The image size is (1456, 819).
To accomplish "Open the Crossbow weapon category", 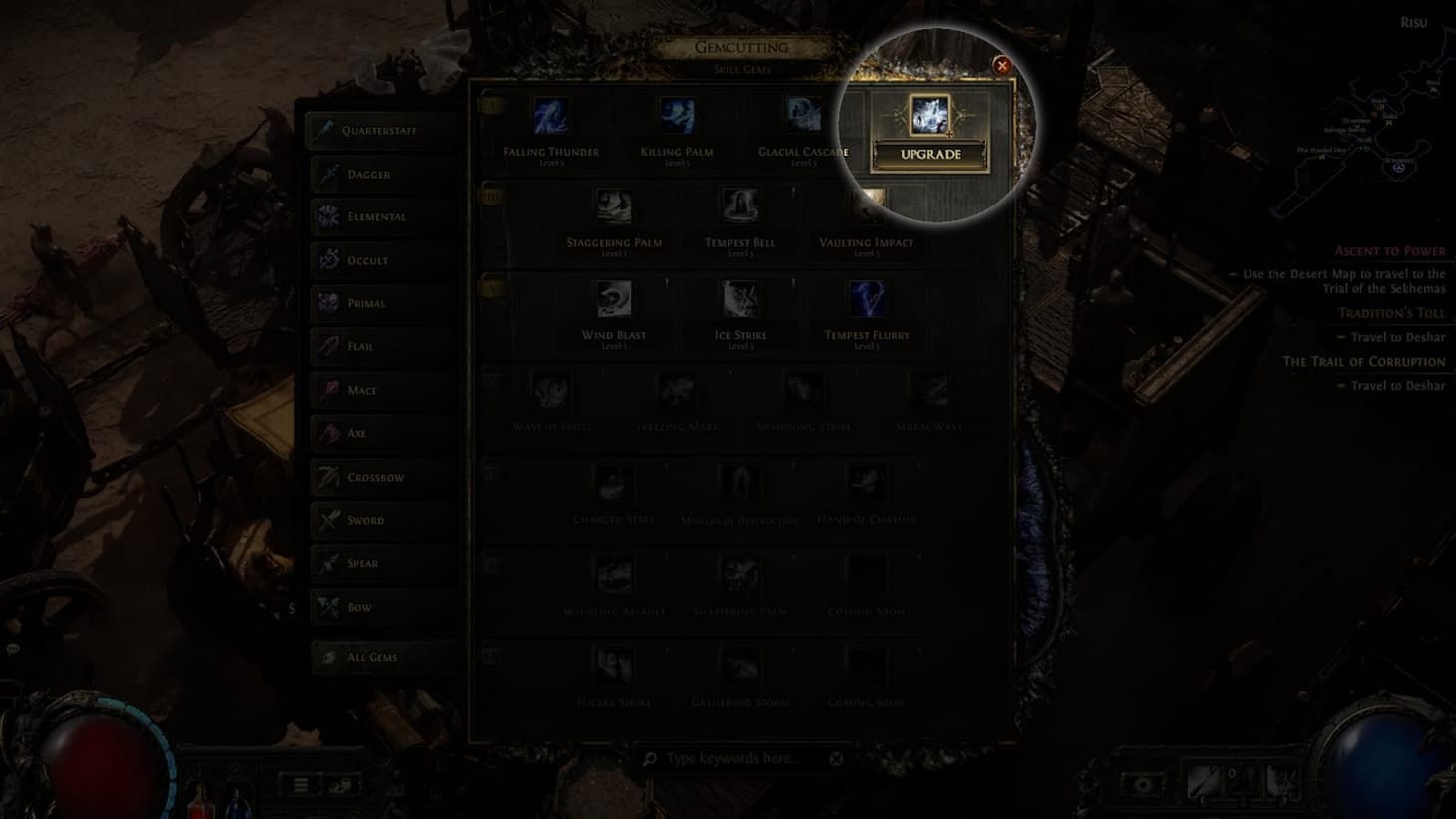I will [327, 477].
